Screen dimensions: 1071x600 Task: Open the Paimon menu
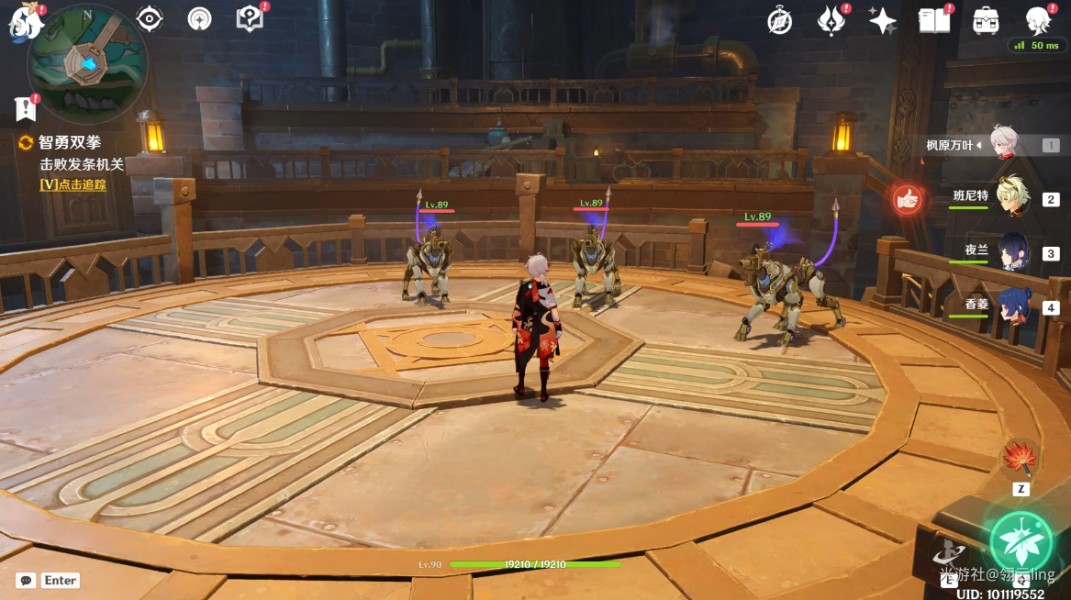[23, 22]
